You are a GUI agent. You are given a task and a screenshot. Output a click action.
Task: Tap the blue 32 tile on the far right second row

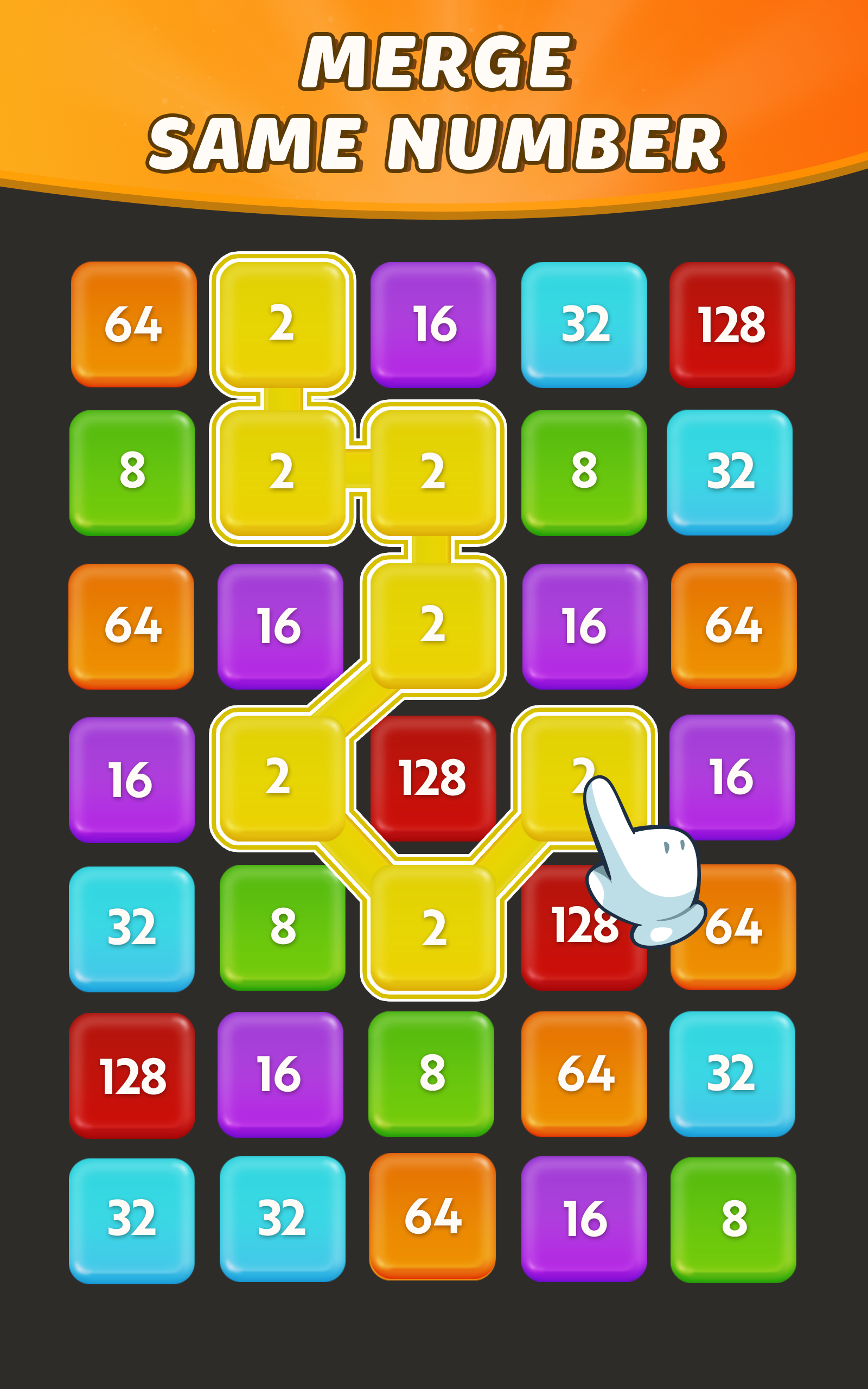click(x=733, y=474)
